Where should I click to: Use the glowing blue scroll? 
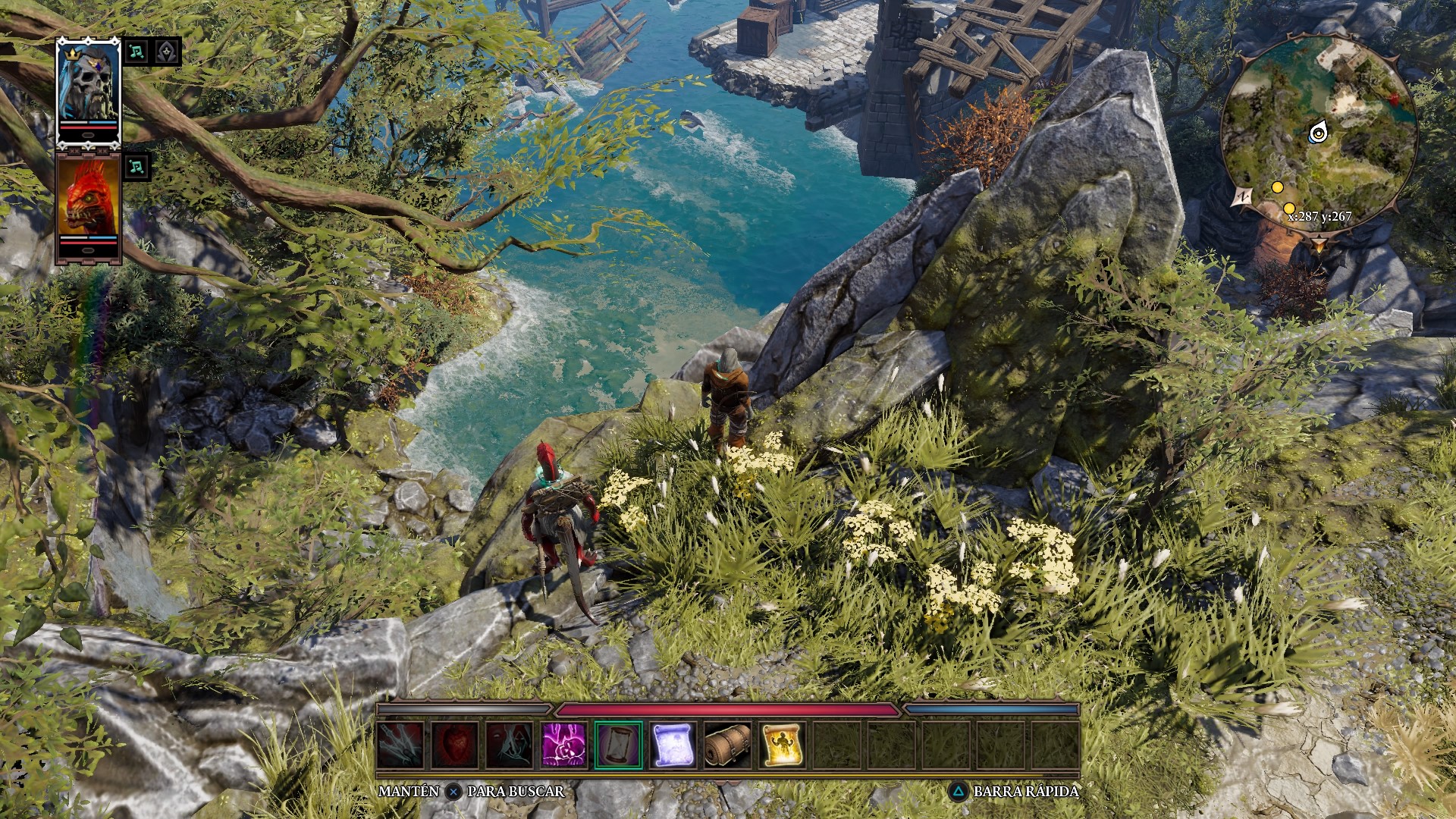tap(673, 745)
